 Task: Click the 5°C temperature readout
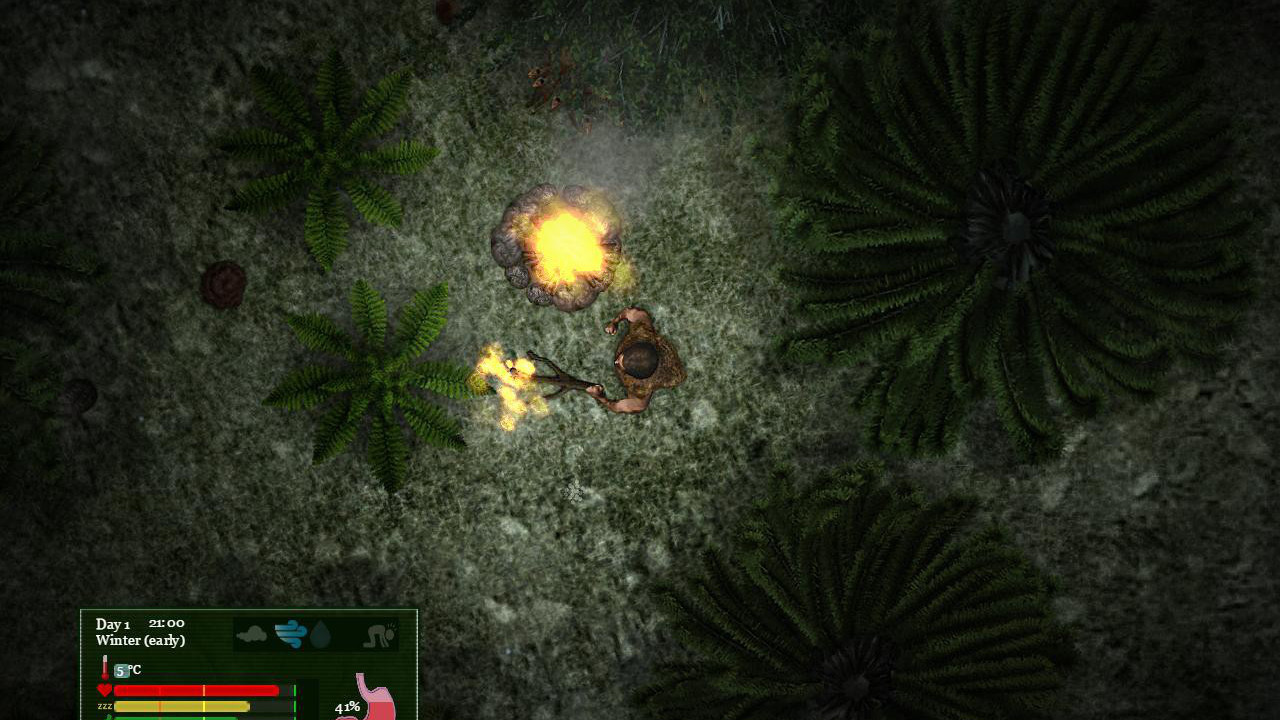coord(125,670)
